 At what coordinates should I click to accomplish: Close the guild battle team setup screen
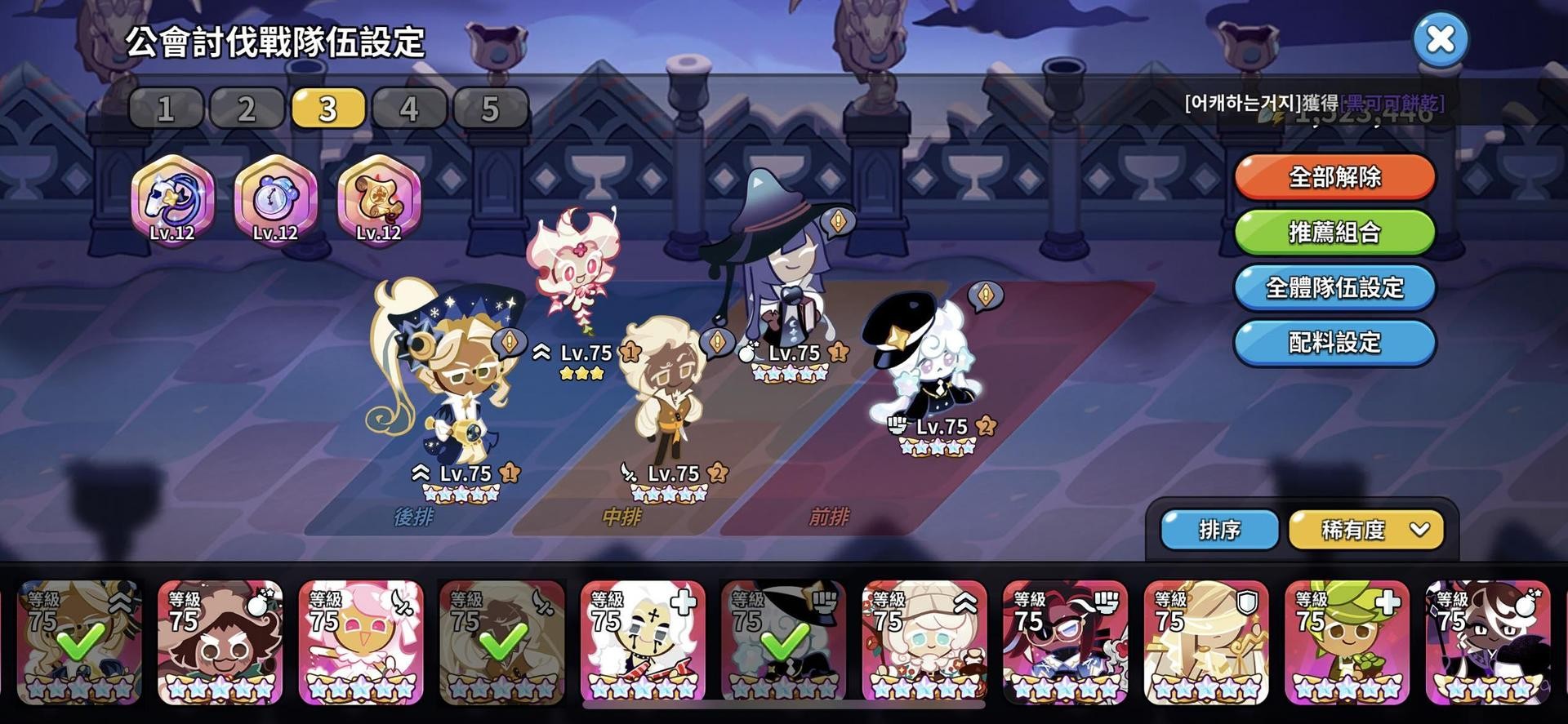click(1441, 39)
